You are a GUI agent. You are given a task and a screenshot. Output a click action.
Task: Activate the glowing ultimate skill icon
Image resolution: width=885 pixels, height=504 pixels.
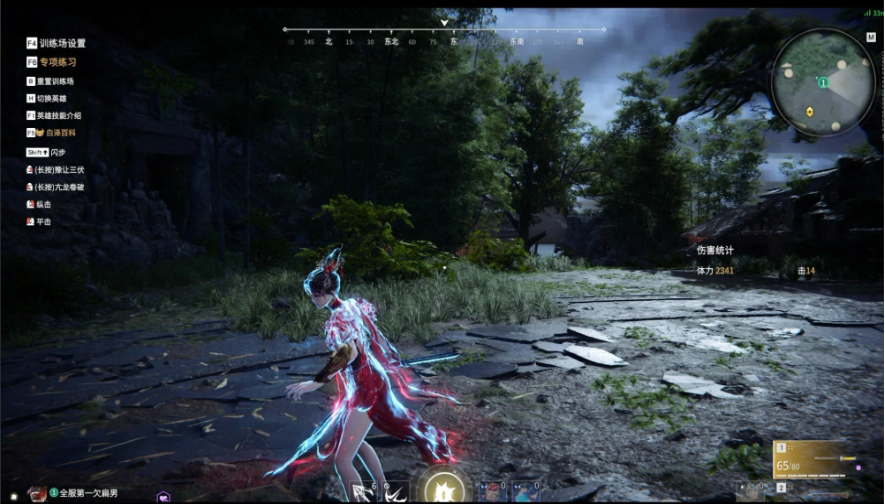441,487
